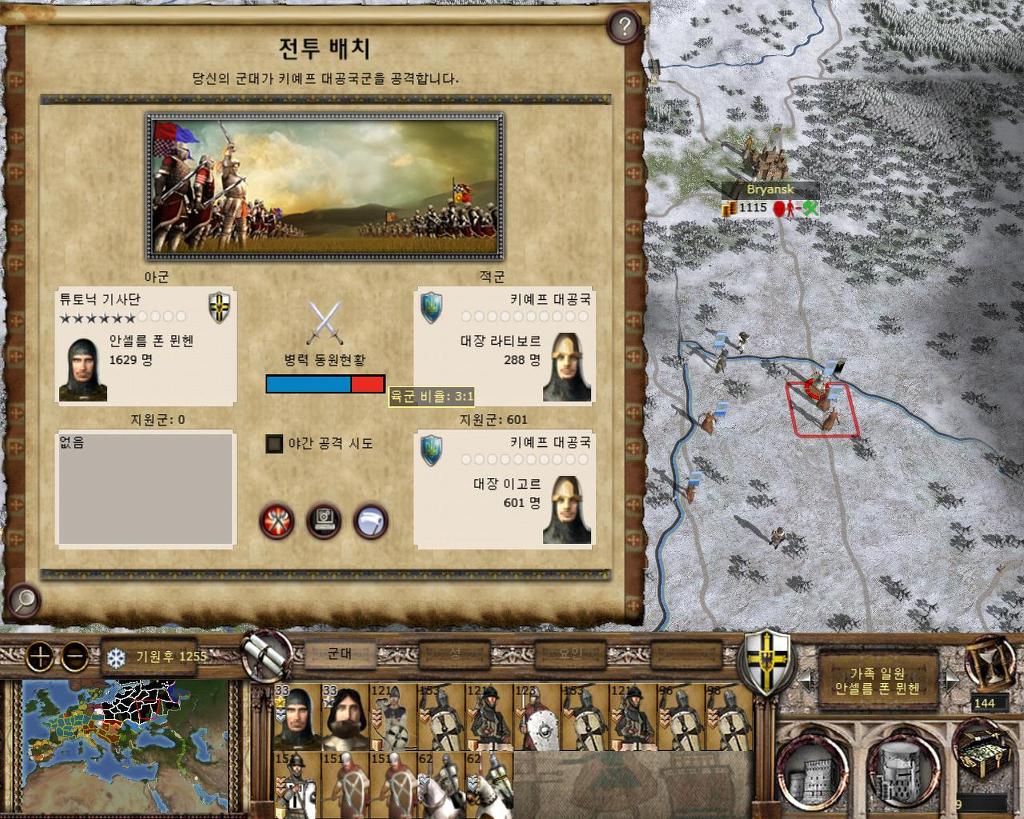
Task: Select enemy reinforcement captain 이고르 portrait
Action: click(x=567, y=510)
